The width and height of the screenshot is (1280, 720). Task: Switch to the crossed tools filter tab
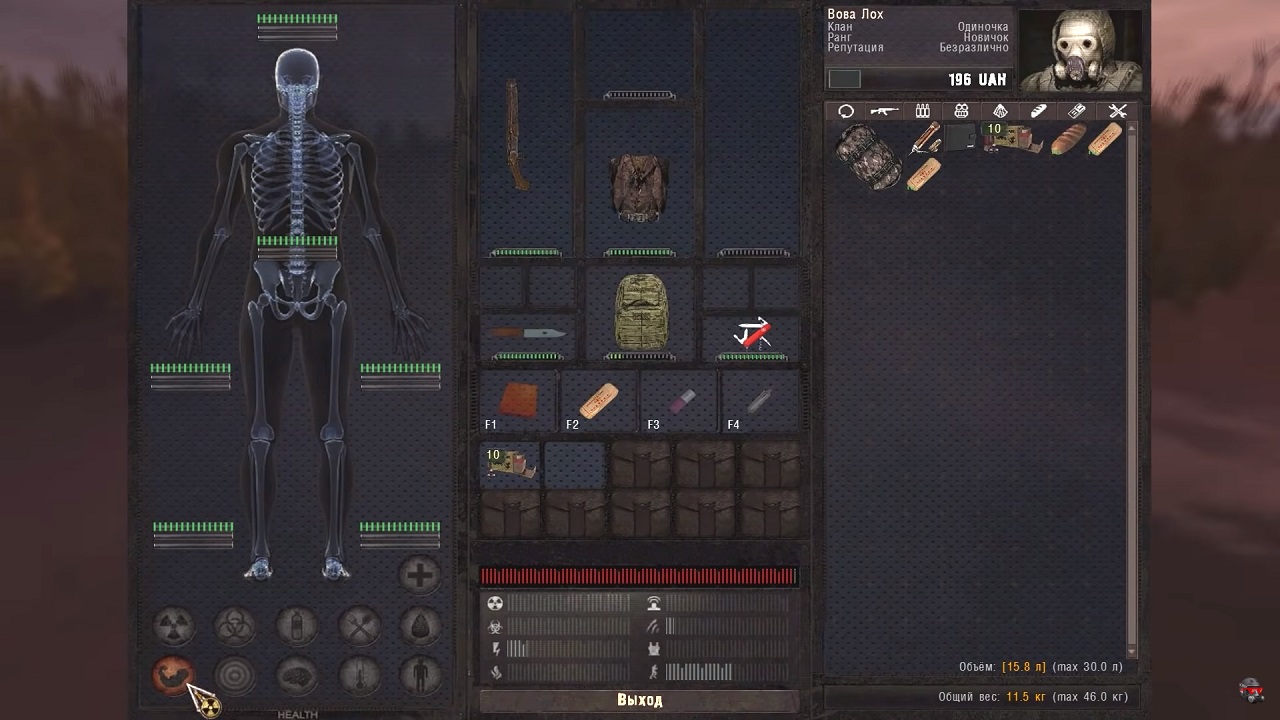[1117, 111]
